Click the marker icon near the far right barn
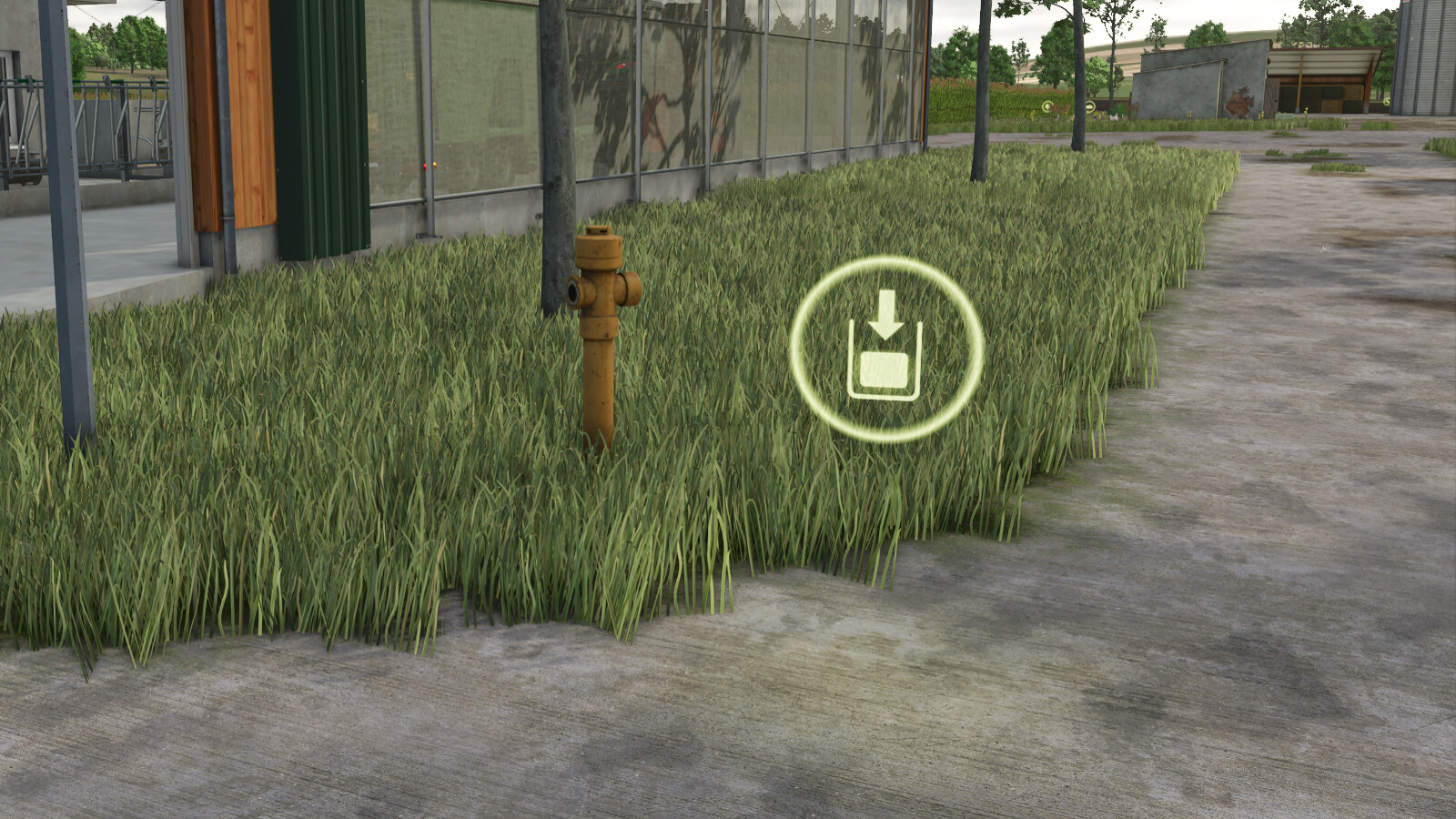Viewport: 1456px width, 819px height. click(1386, 102)
